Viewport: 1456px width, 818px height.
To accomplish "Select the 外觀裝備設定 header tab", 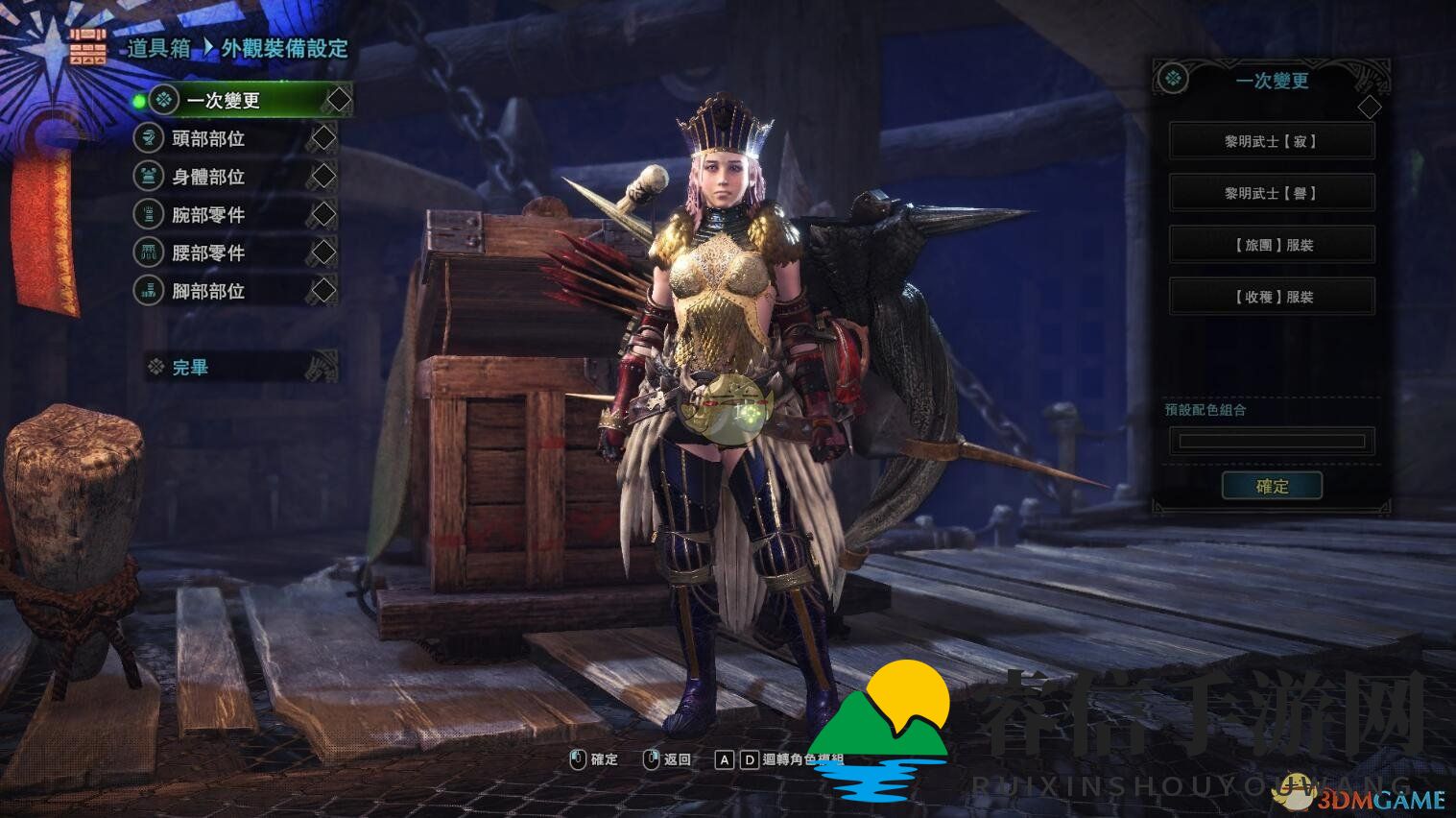I will pos(283,49).
